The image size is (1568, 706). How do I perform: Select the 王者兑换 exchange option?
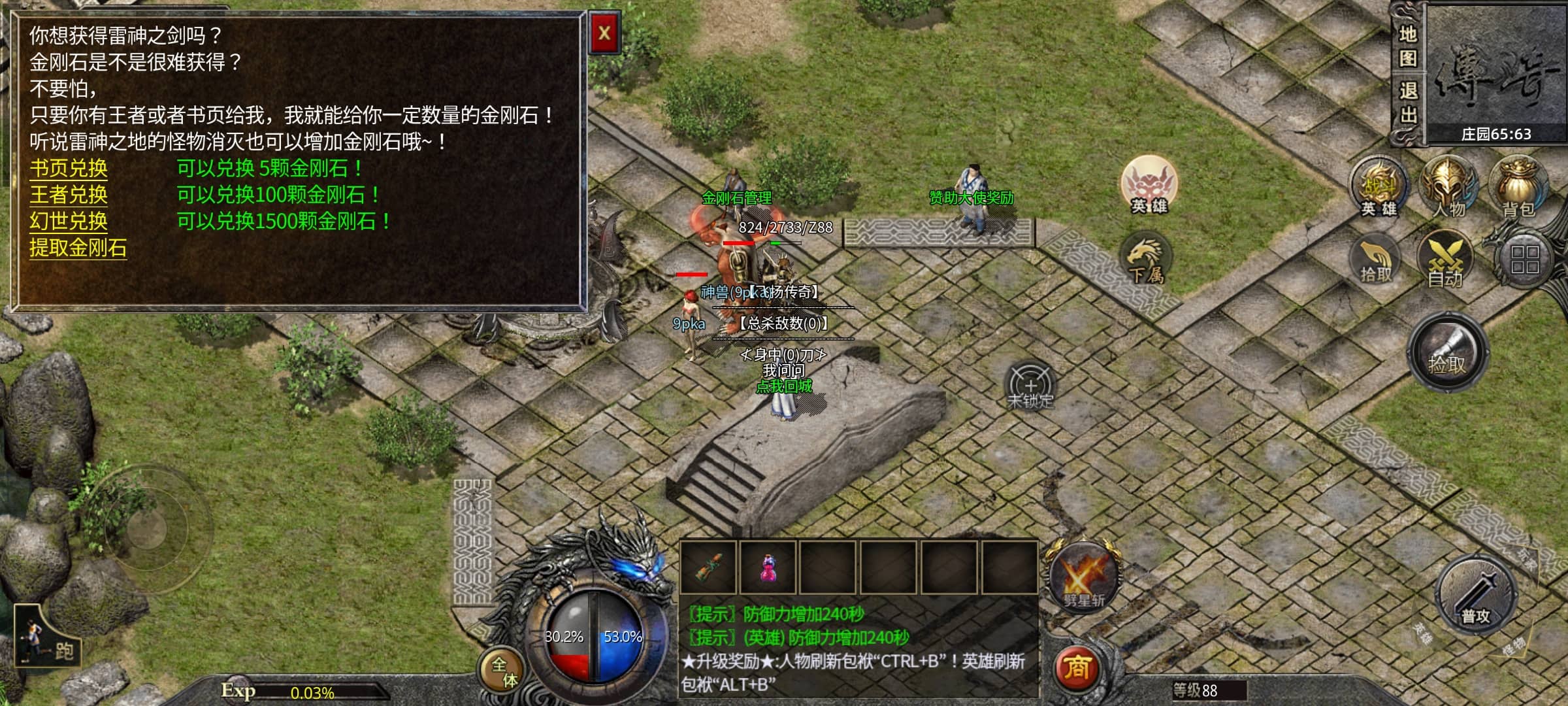coord(69,195)
